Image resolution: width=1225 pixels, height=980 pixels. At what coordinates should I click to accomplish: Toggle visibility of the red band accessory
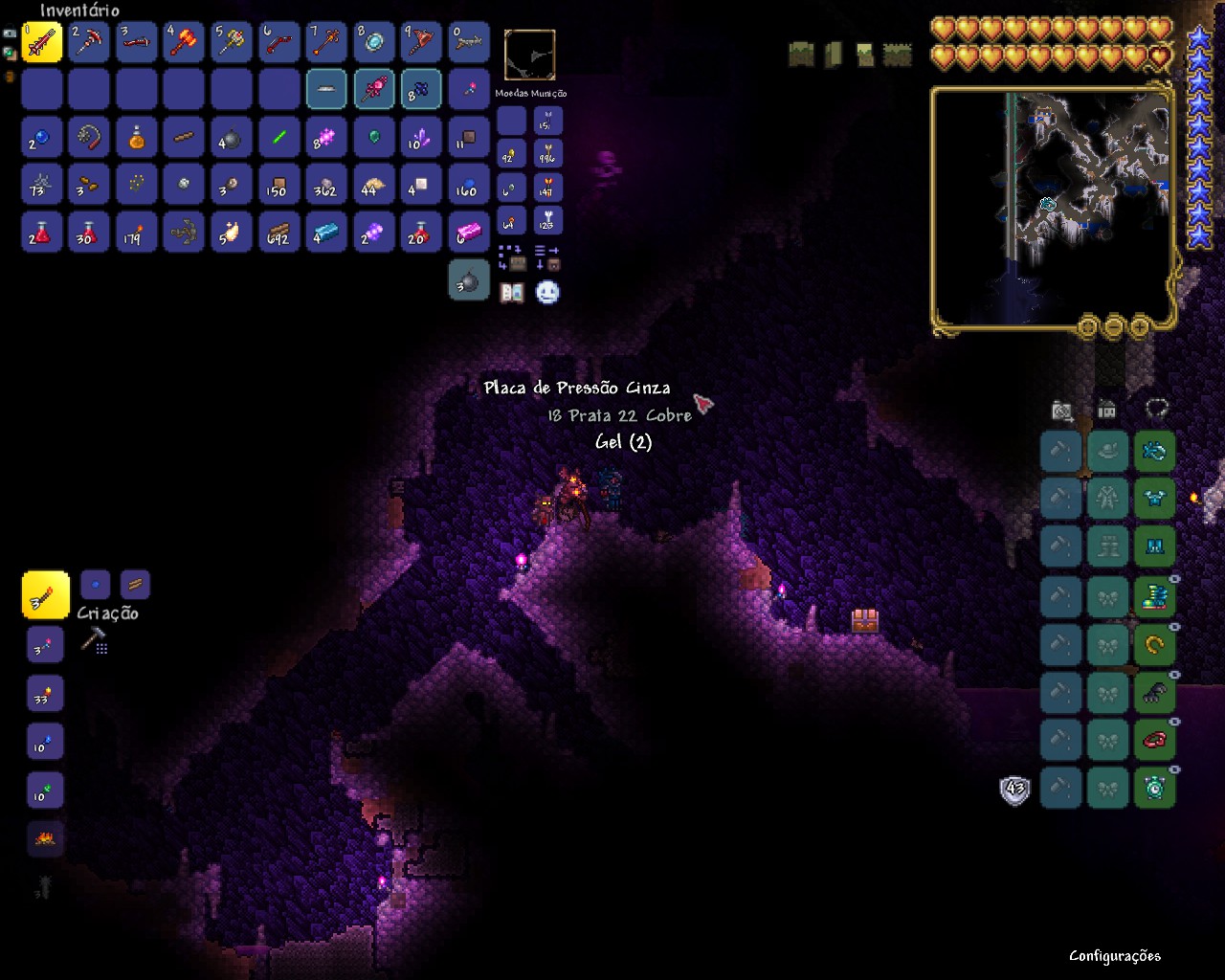click(1175, 723)
